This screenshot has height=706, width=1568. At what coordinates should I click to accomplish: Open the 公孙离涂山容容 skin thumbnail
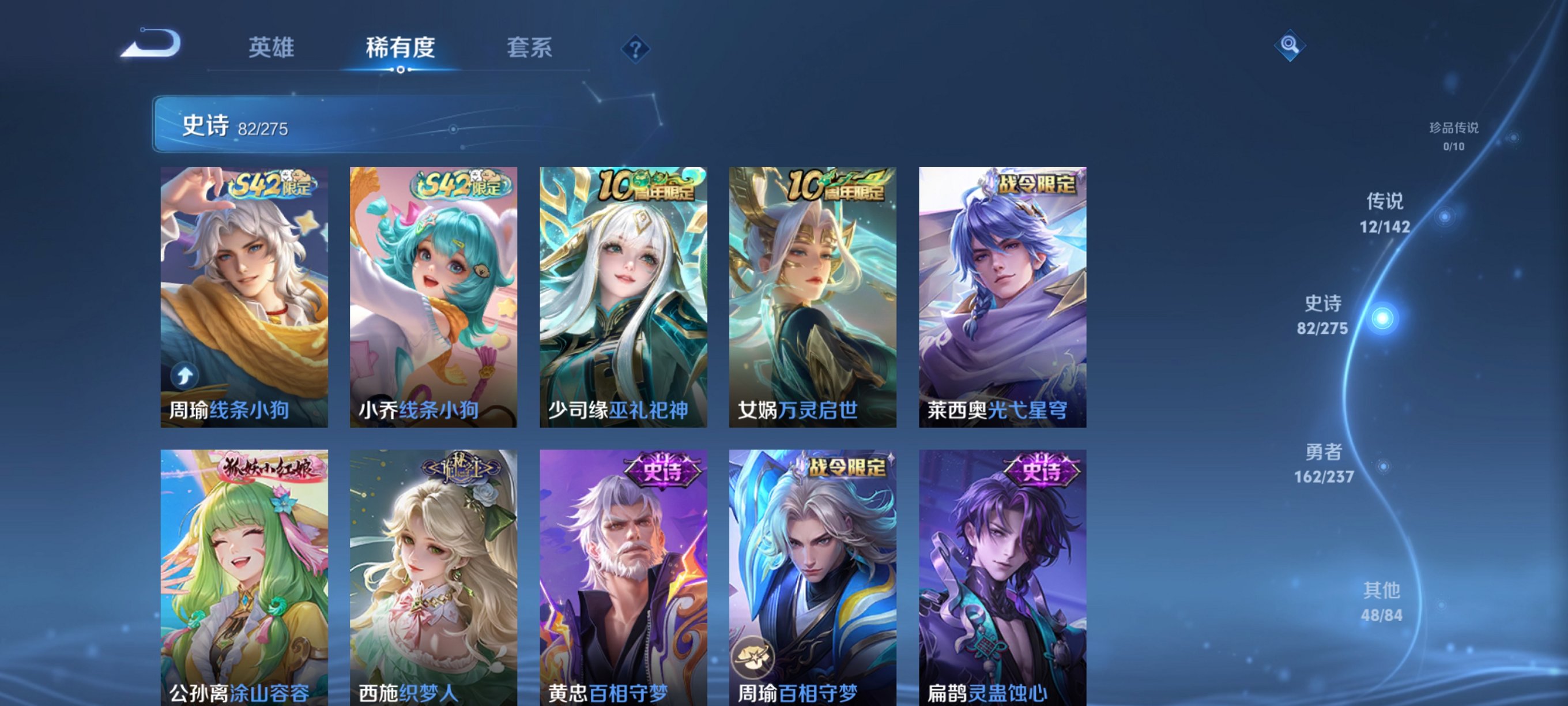pos(242,573)
